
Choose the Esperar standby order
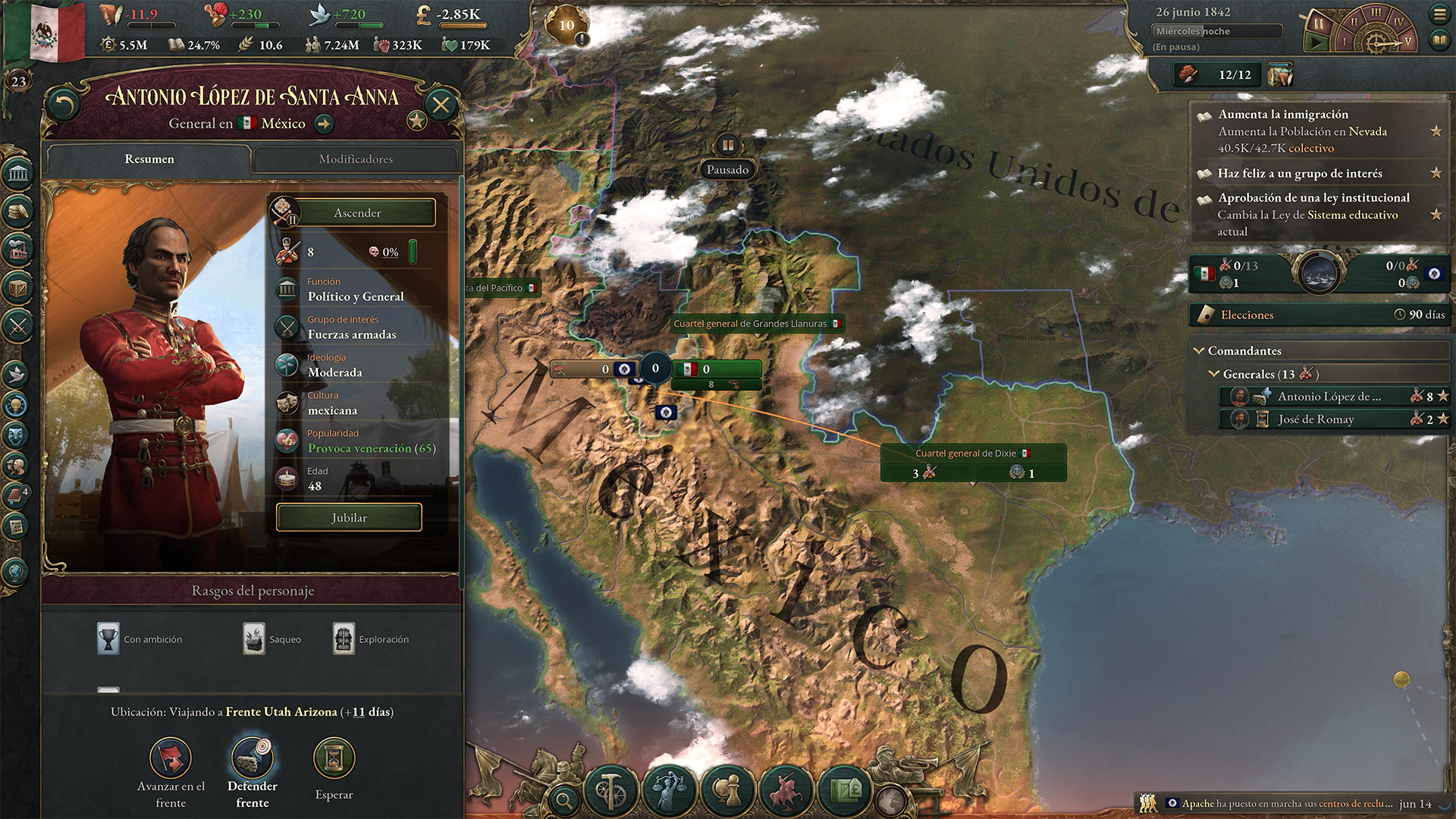(334, 758)
